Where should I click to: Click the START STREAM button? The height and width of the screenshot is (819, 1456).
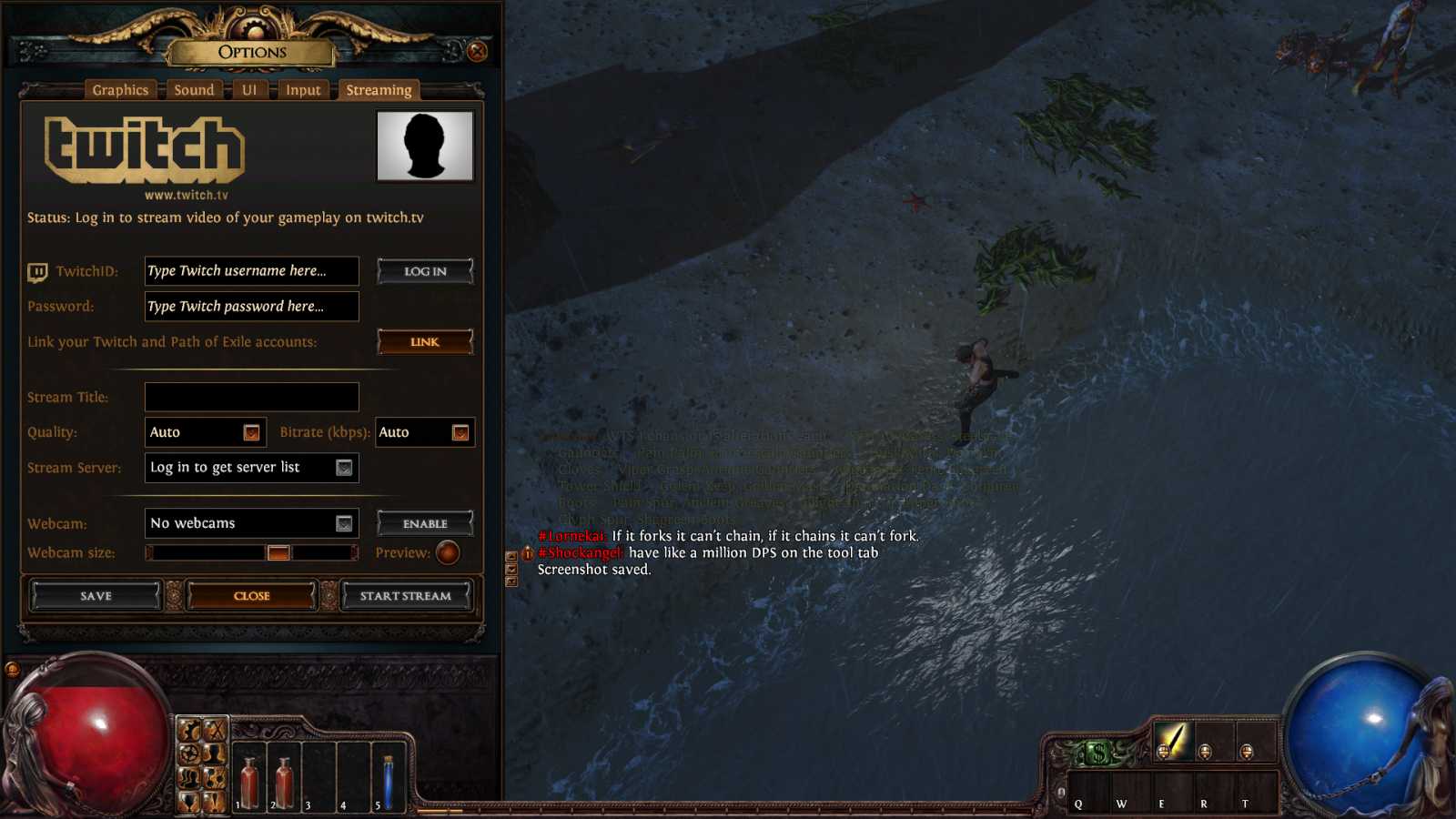click(x=407, y=596)
